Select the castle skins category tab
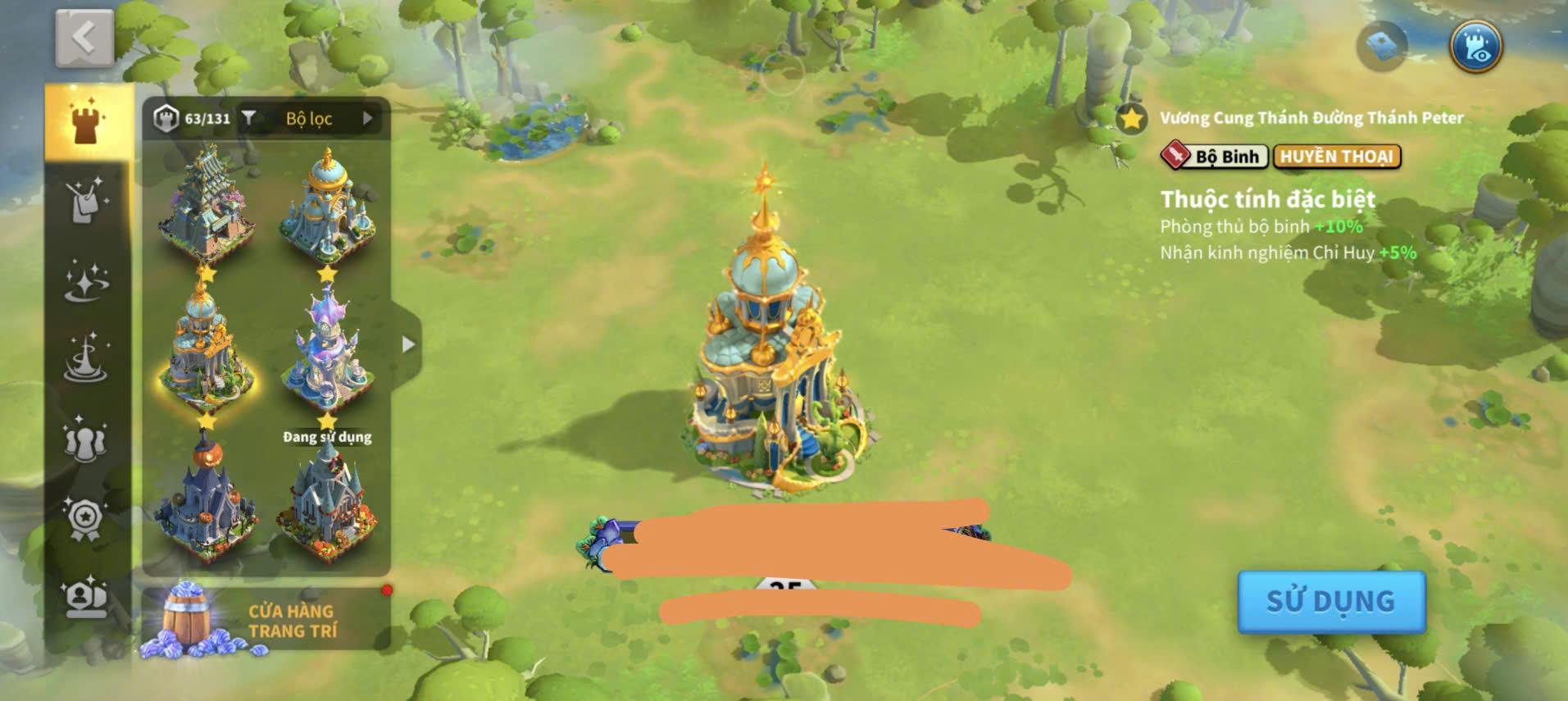Image resolution: width=1568 pixels, height=701 pixels. (x=86, y=123)
